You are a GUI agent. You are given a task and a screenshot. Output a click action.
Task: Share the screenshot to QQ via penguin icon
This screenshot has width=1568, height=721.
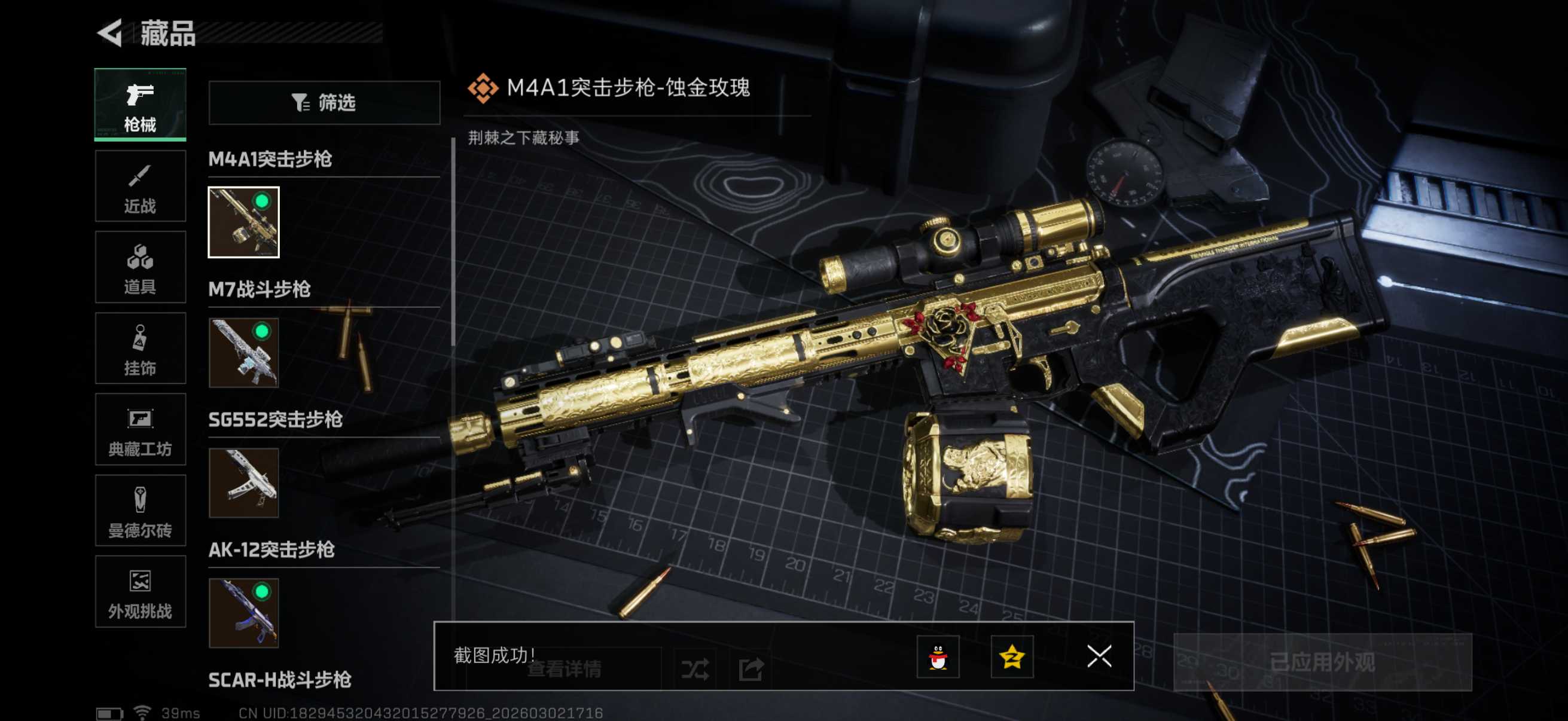pos(938,657)
